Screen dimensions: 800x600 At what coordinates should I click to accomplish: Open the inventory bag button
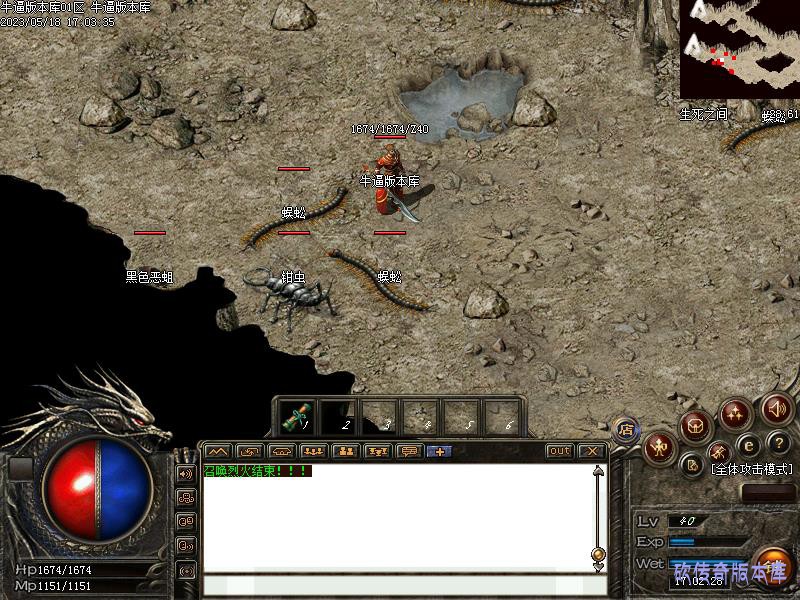coord(696,427)
